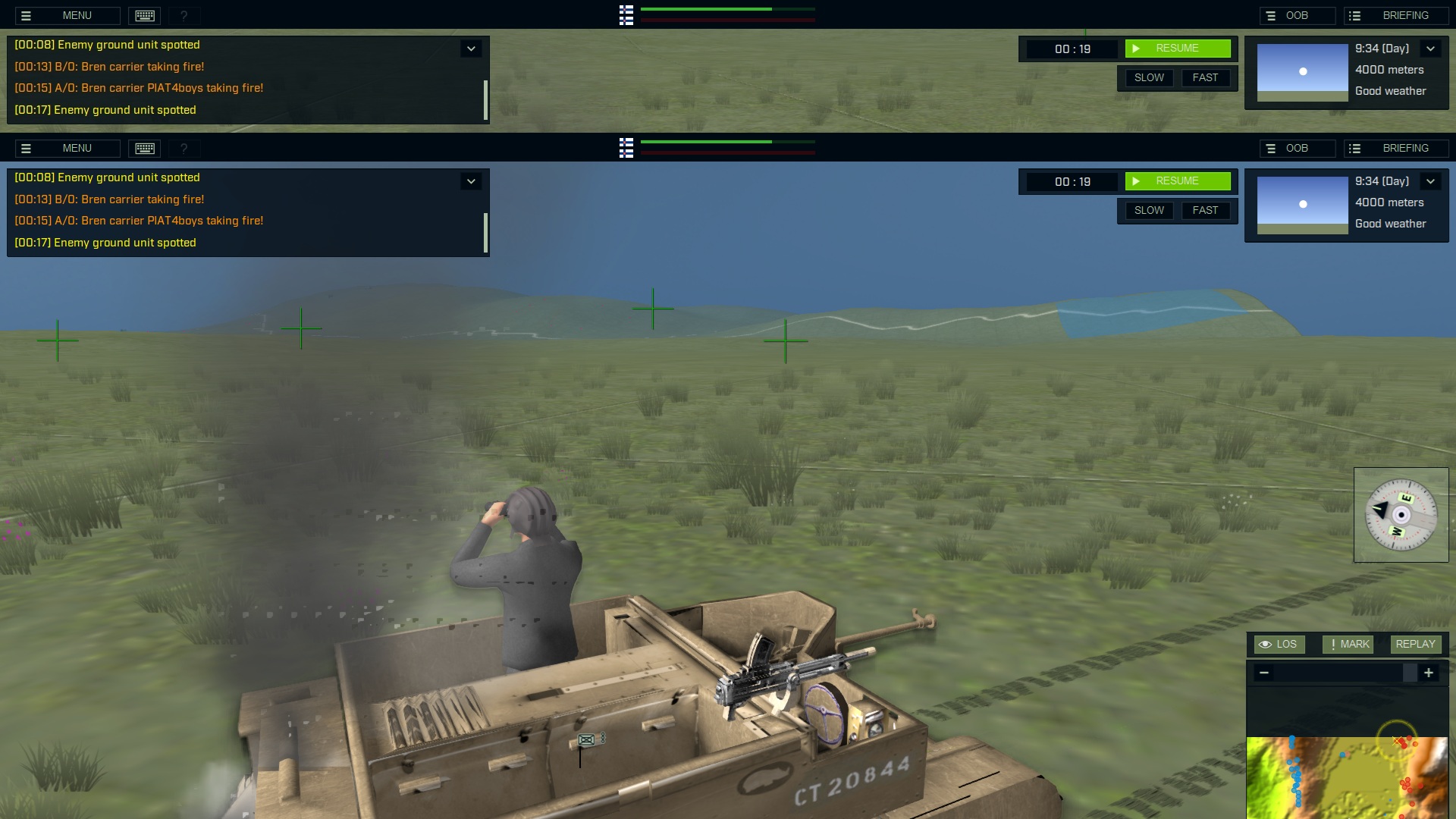Viewport: 1456px width, 819px height.
Task: Click the flag icon above the status bars
Action: pos(626,15)
